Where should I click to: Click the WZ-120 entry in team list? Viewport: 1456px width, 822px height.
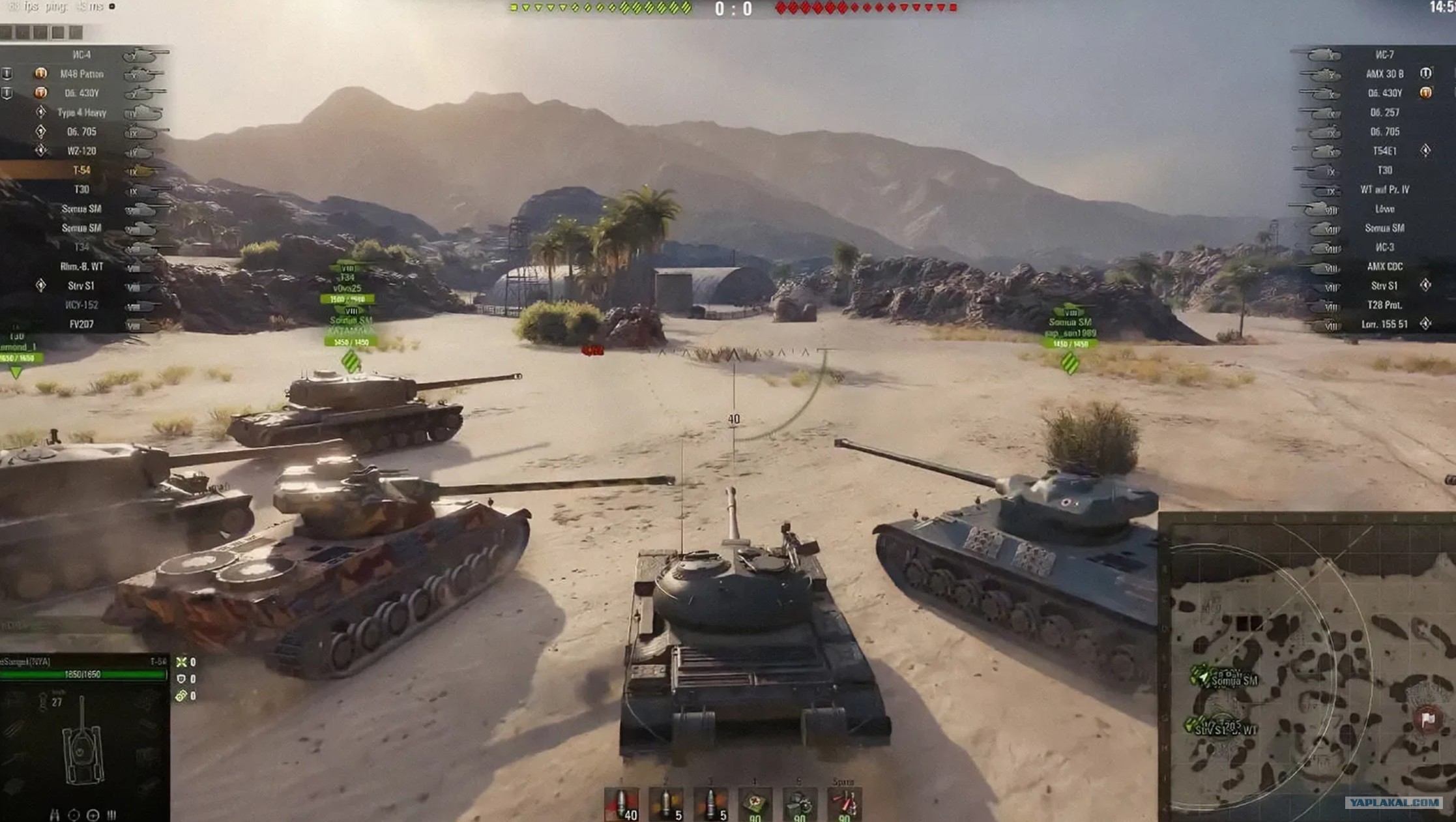point(82,151)
